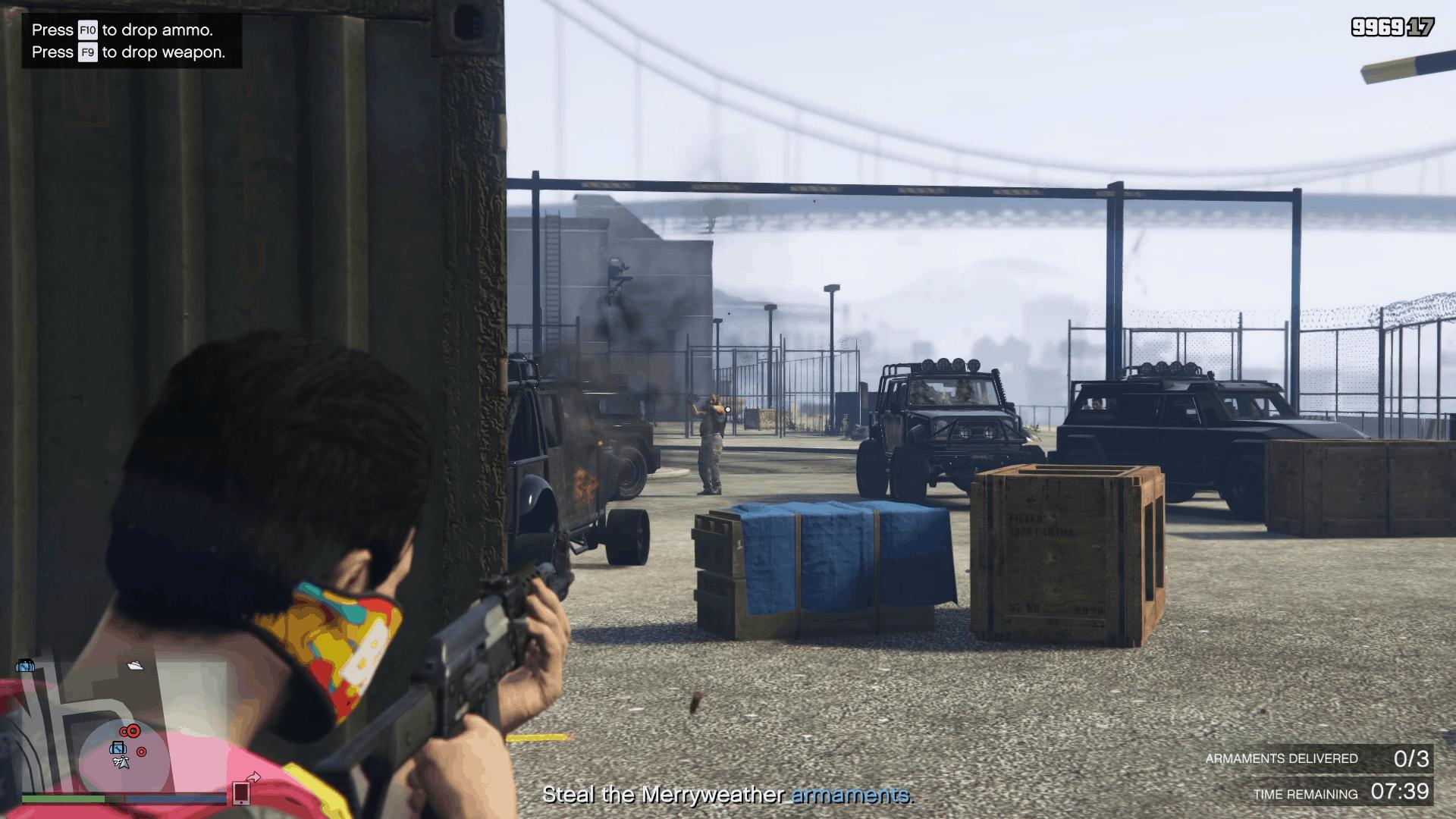1456x819 pixels.
Task: Open the phone icon beside the minimap
Action: 242,792
